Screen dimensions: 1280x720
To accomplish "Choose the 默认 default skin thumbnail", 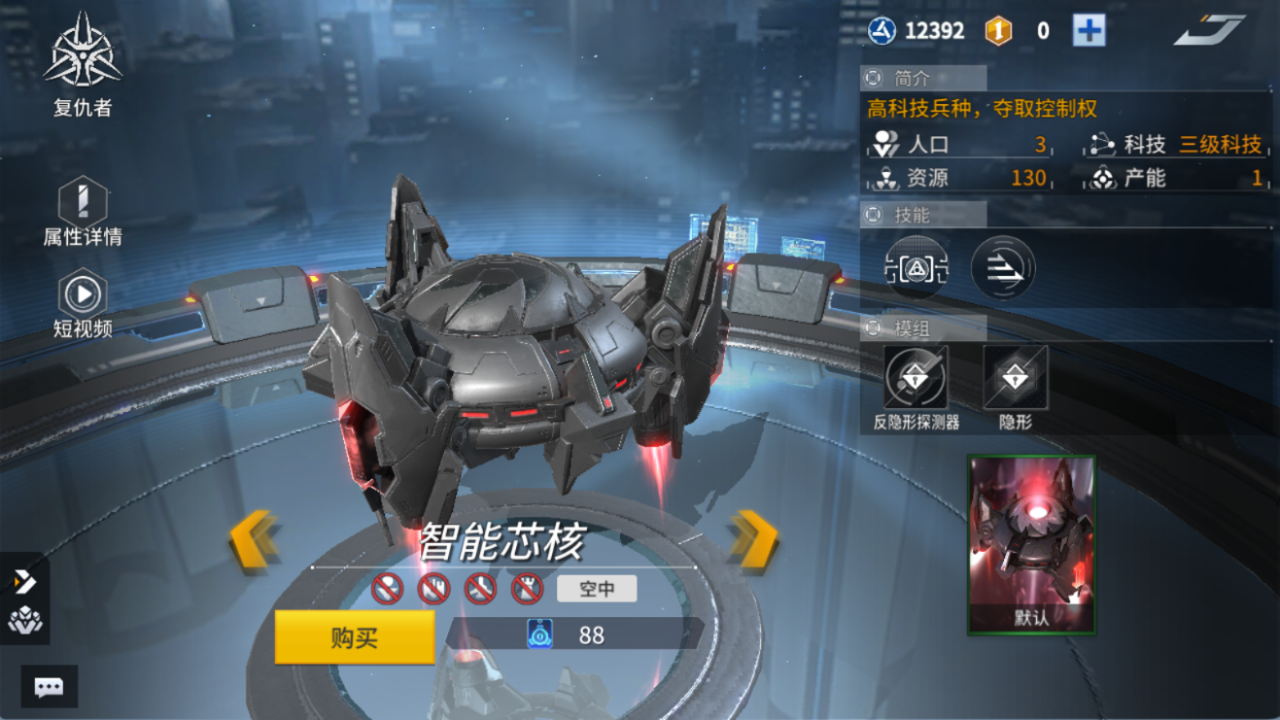I will coord(1031,545).
